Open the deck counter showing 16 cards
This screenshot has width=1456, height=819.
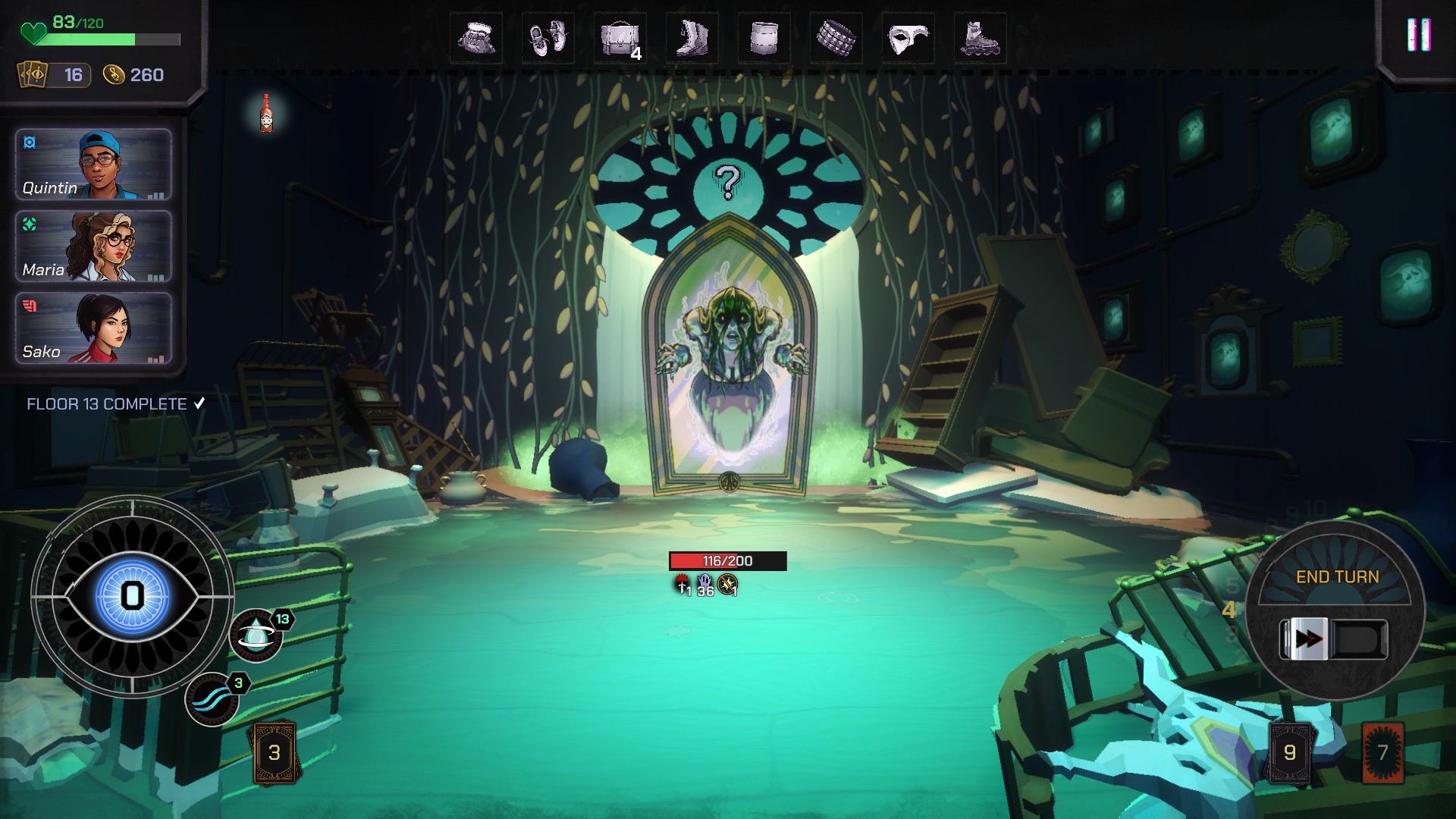[x=55, y=75]
